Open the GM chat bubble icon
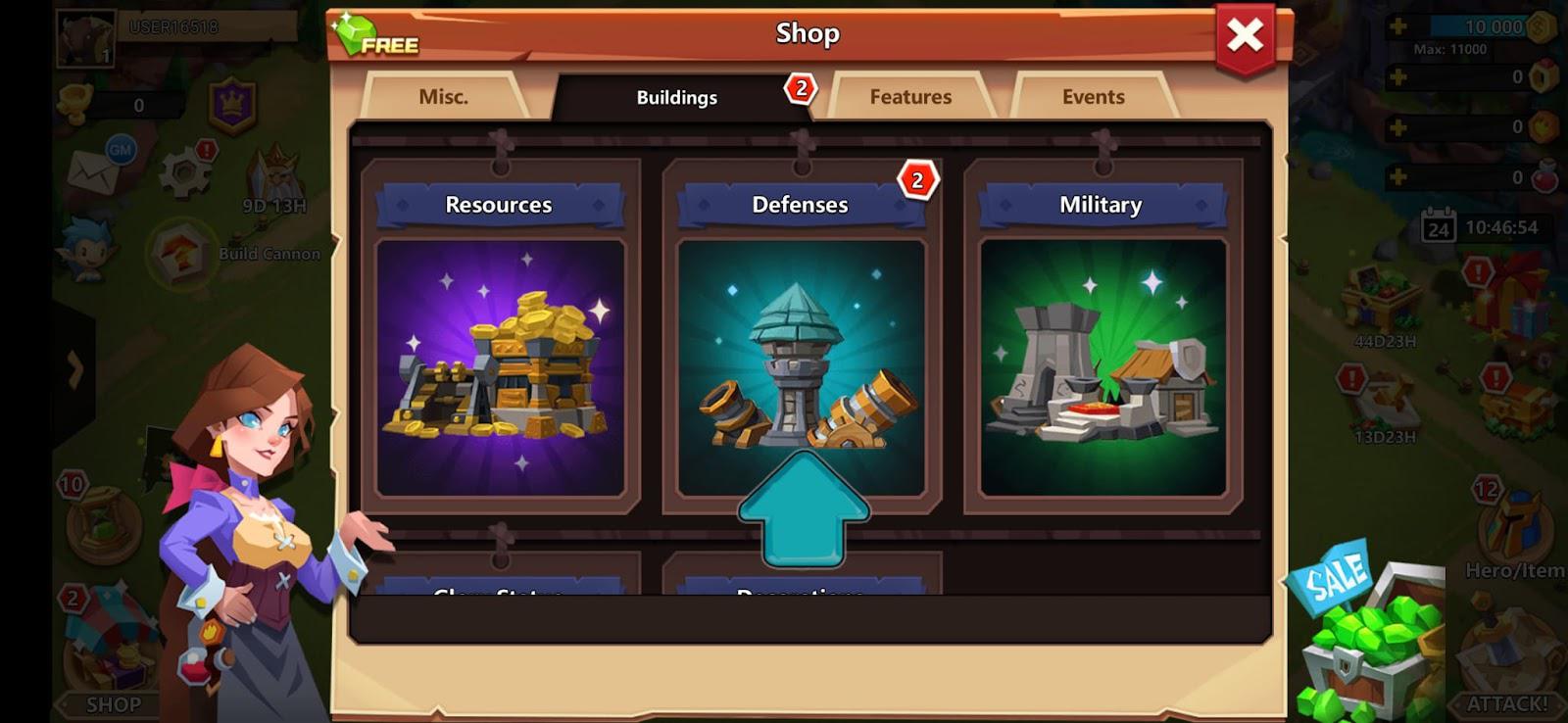Screen dimensions: 1568x723 120,150
